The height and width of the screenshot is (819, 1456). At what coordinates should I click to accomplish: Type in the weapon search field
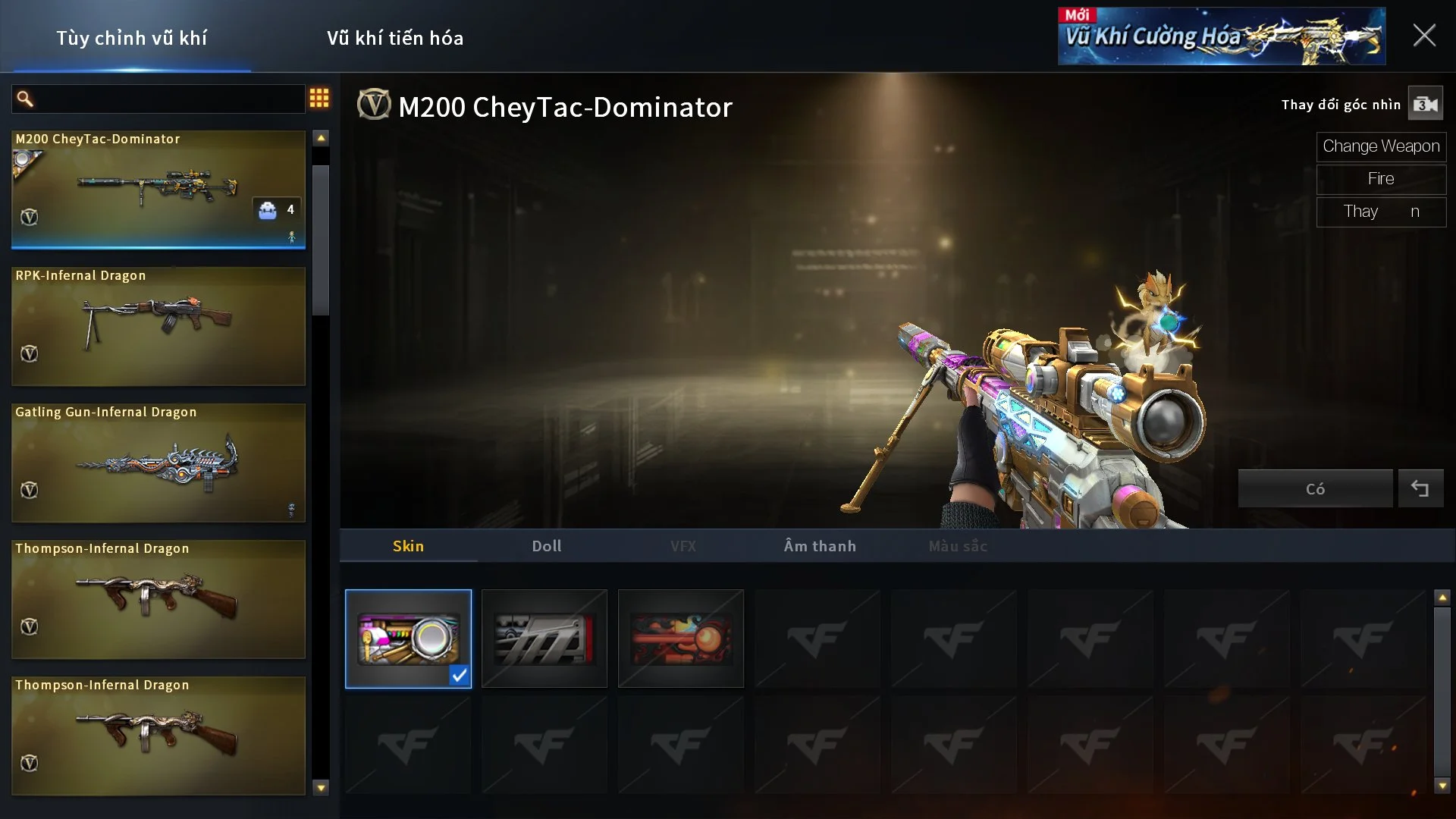tap(167, 99)
